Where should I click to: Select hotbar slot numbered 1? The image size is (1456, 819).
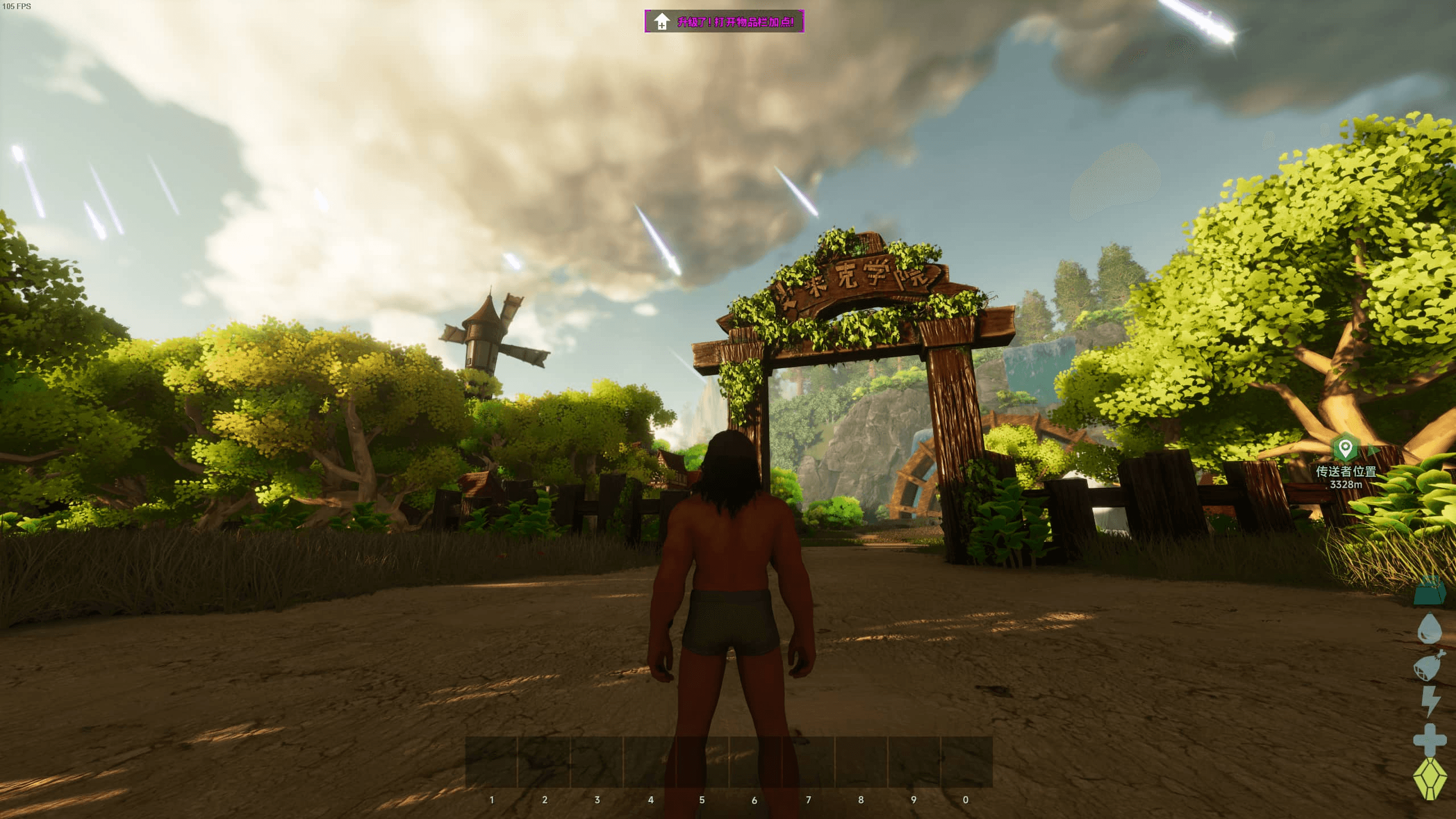492,763
